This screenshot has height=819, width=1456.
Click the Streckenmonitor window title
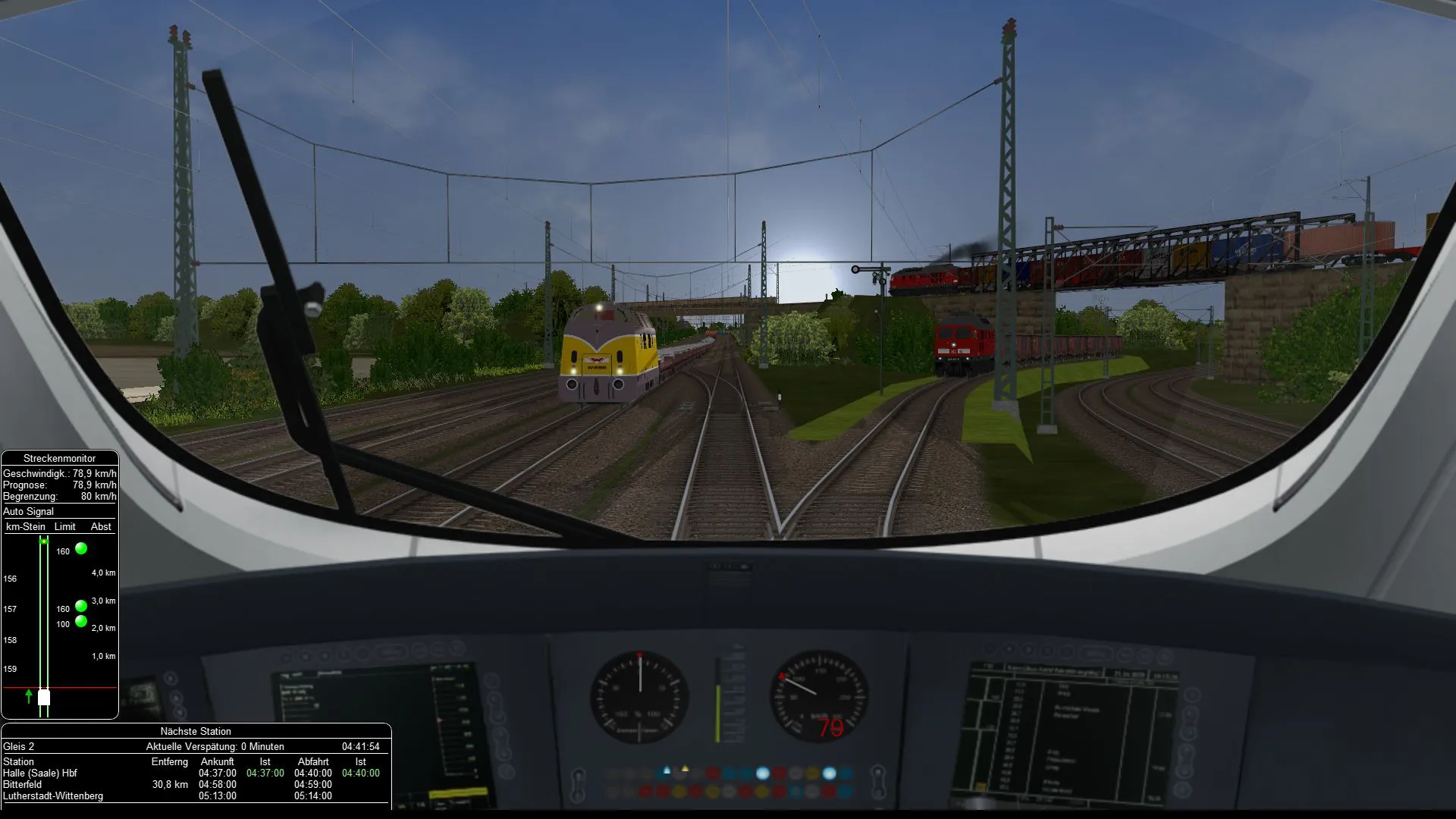(59, 458)
